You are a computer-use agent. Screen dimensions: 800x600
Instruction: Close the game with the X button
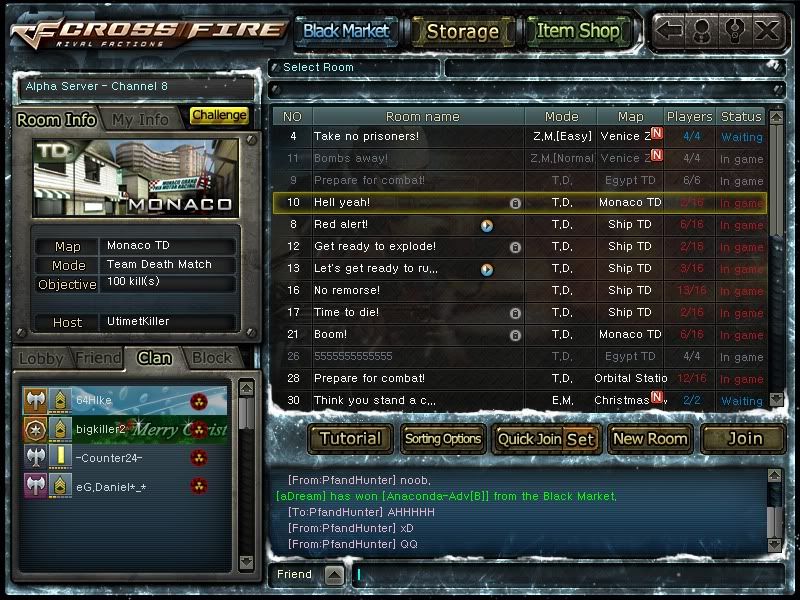[767, 31]
